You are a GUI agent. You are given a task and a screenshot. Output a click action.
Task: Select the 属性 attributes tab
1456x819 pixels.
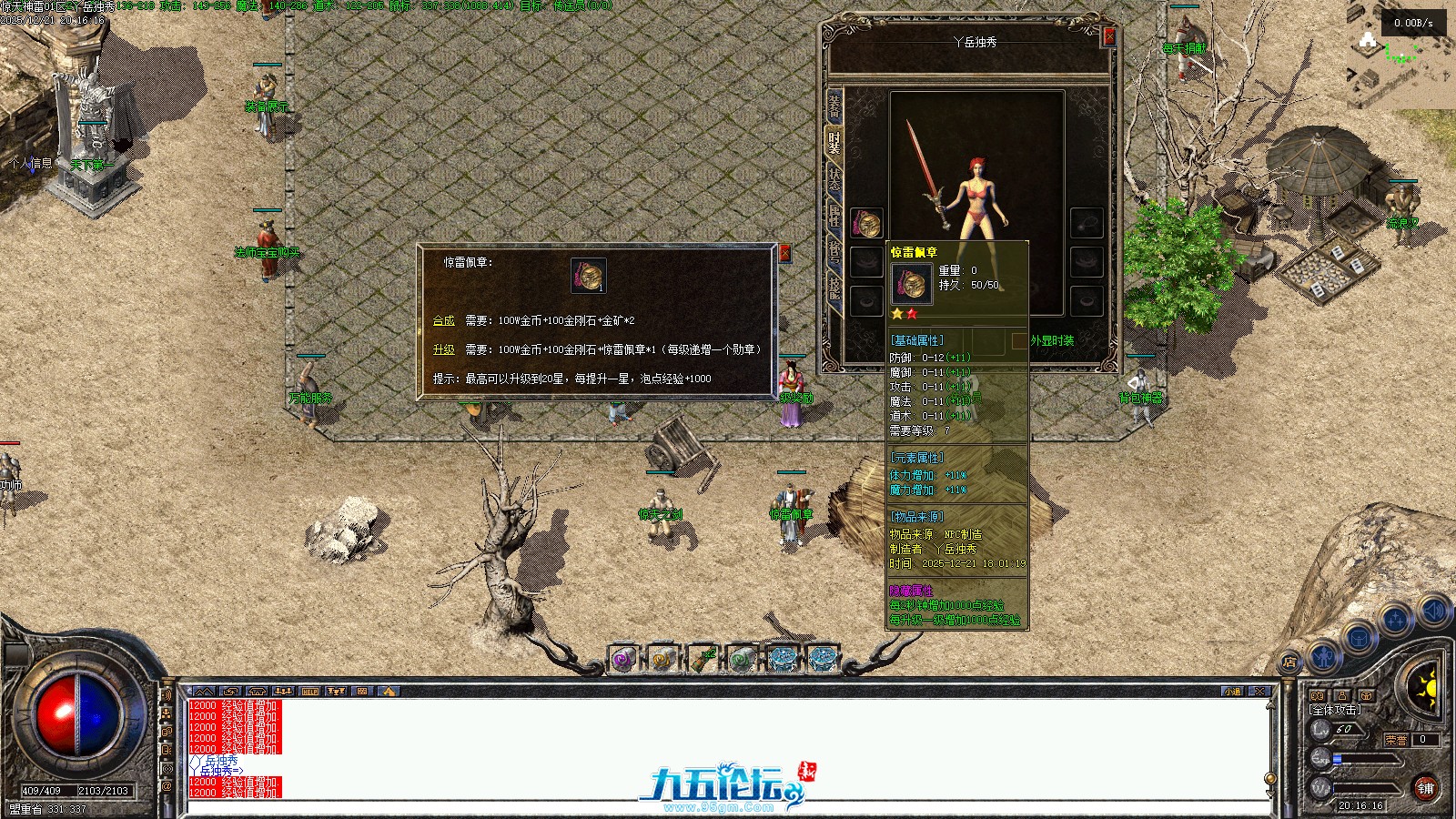click(834, 215)
